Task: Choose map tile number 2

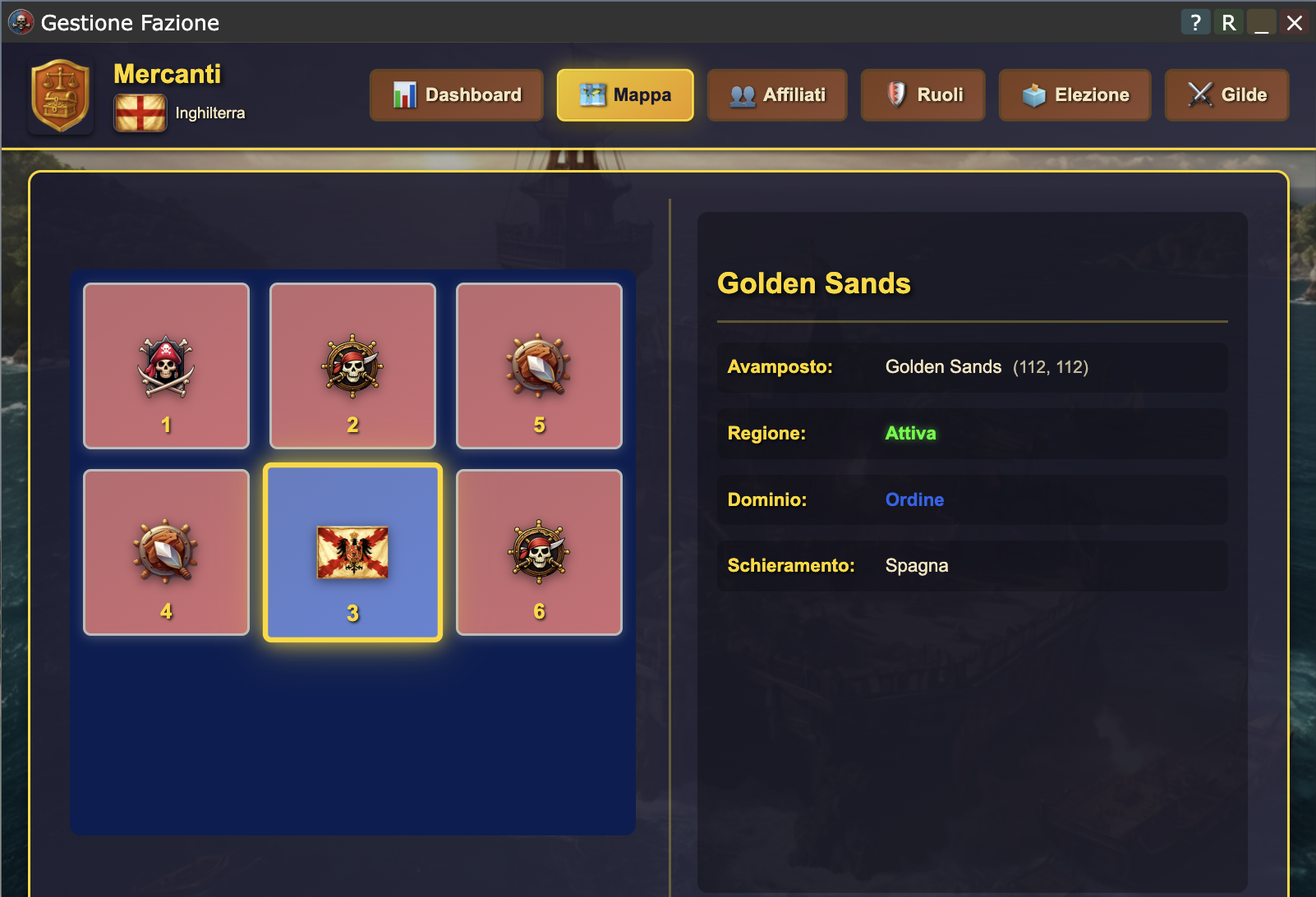Action: [352, 366]
